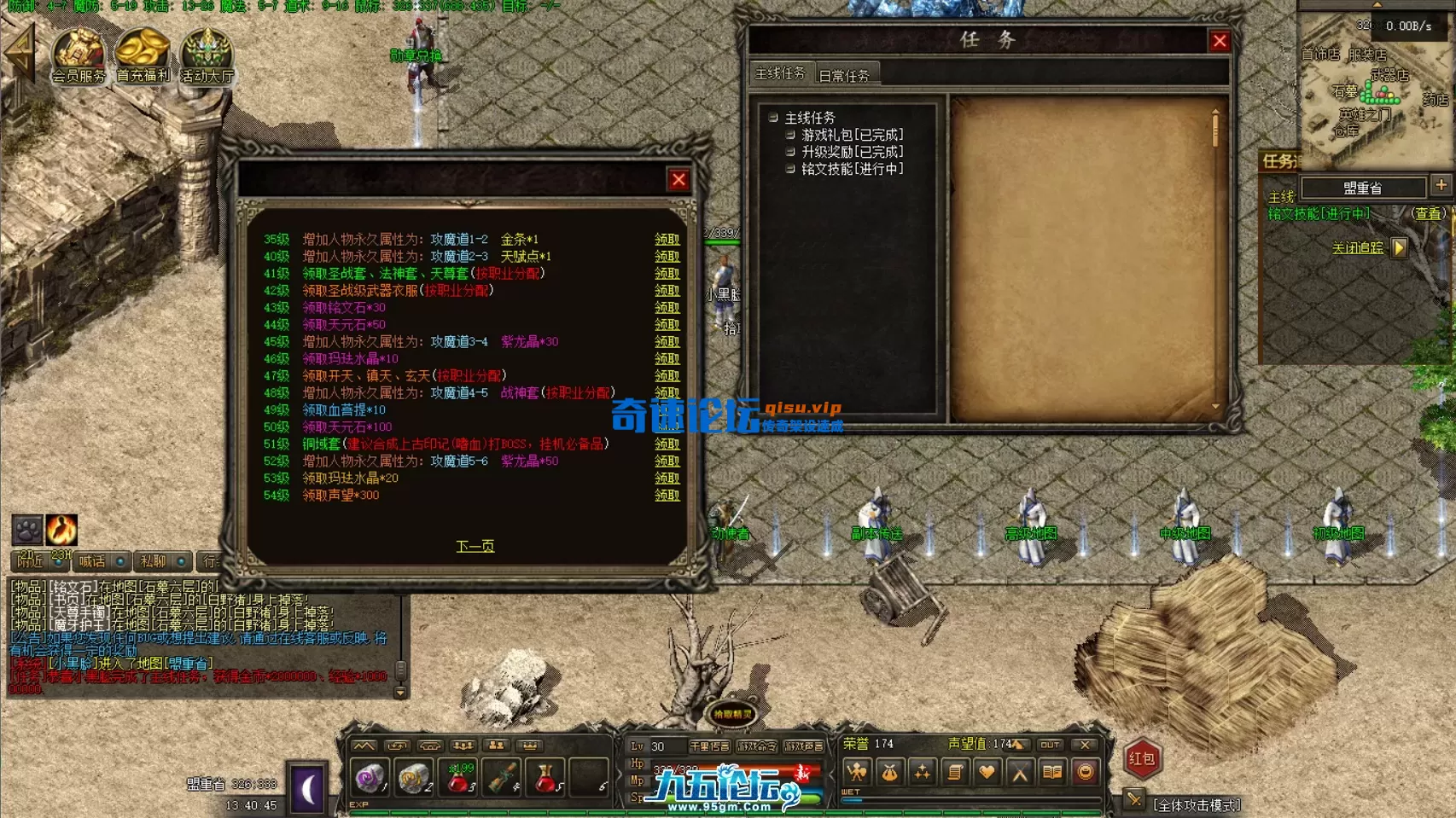1456x818 pixels.
Task: Click 下一页 to view next page
Action: 475,545
